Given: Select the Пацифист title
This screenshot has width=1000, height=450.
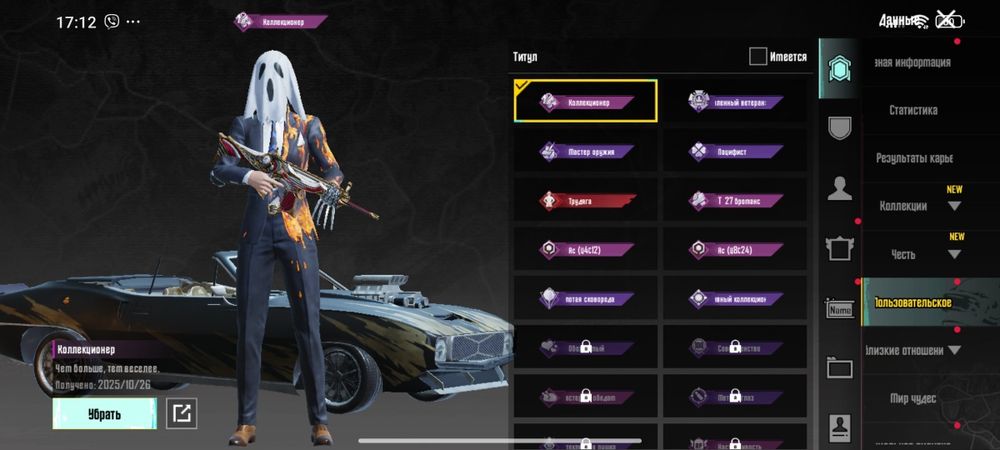Looking at the screenshot, I should coord(734,151).
